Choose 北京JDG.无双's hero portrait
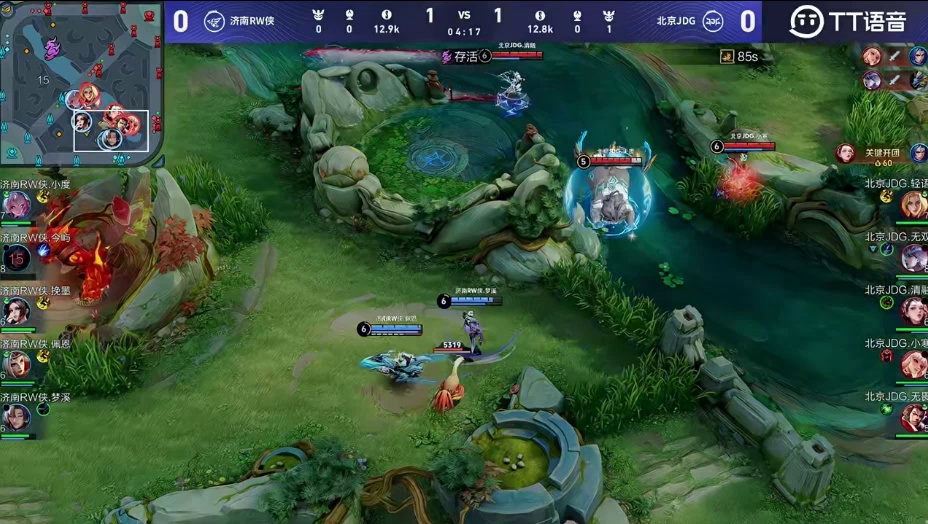Image resolution: width=928 pixels, height=524 pixels. click(913, 257)
